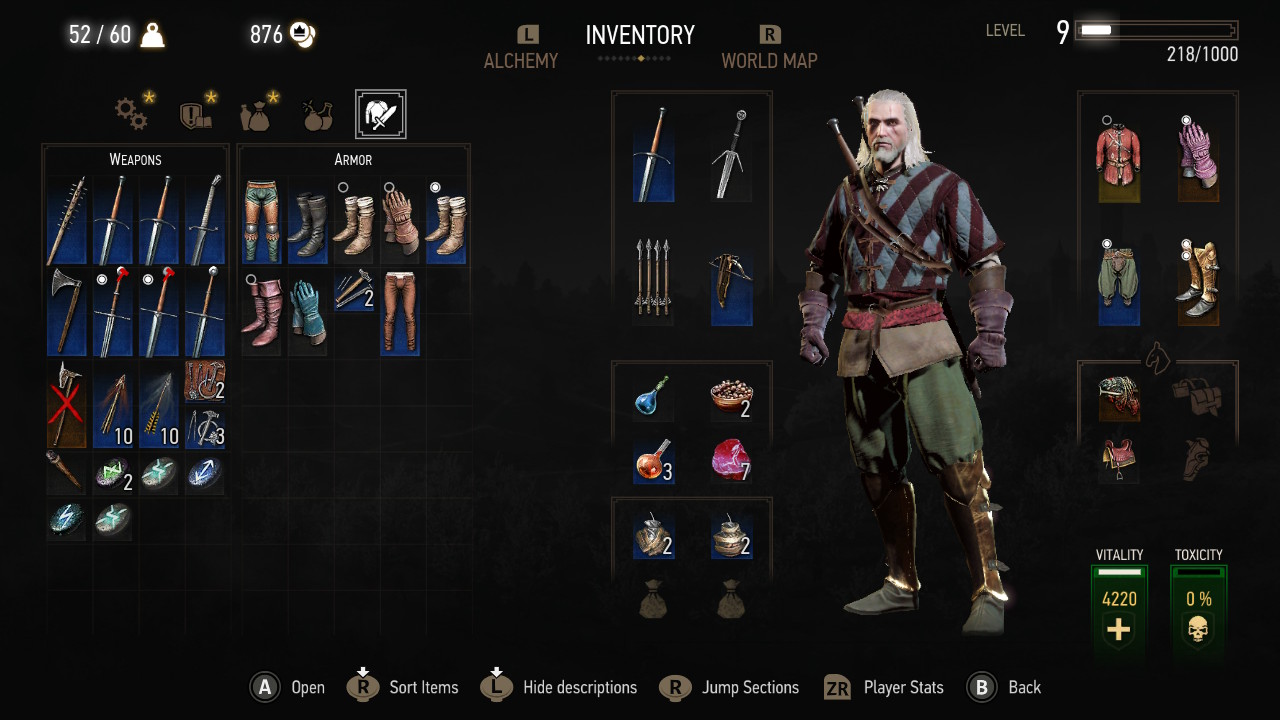
Task: Select the equipped red jacket armor
Action: (1119, 159)
